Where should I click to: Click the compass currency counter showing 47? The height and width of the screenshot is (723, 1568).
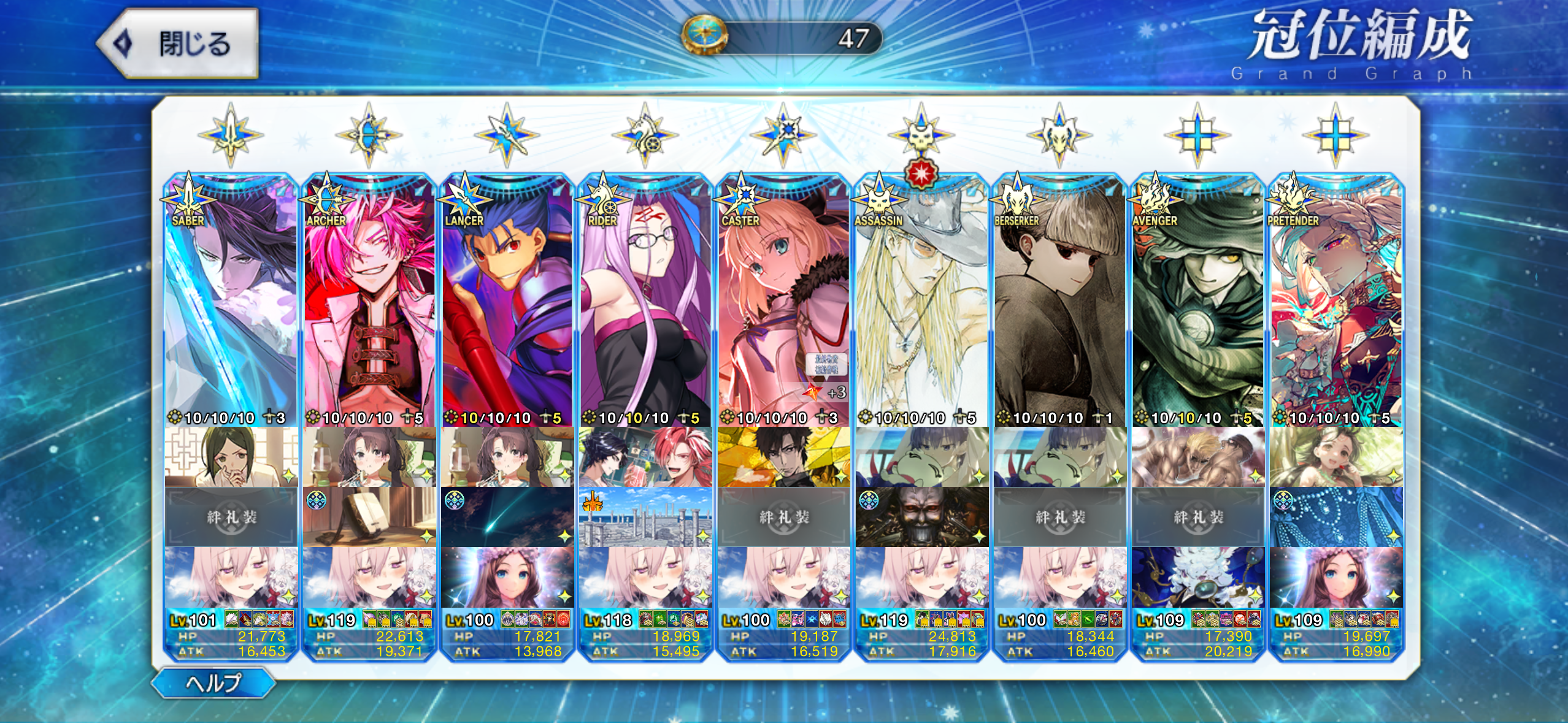[783, 38]
